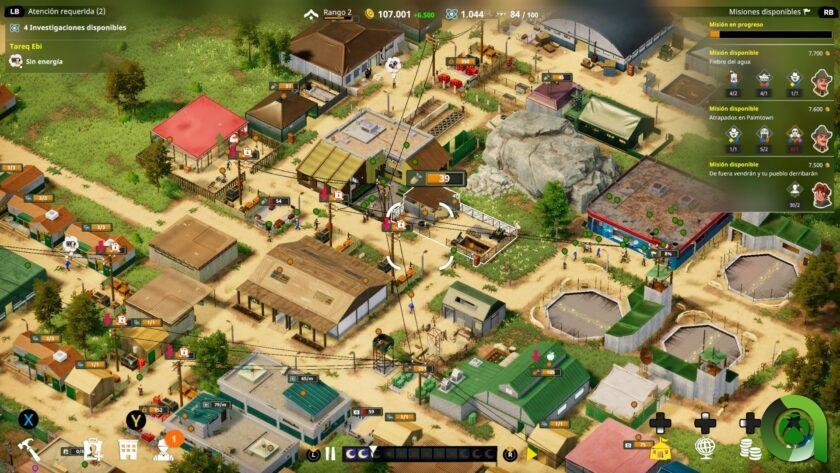Click the yellow fast-forward arrow
Image resolution: width=840 pixels, height=473 pixels.
pos(532,454)
